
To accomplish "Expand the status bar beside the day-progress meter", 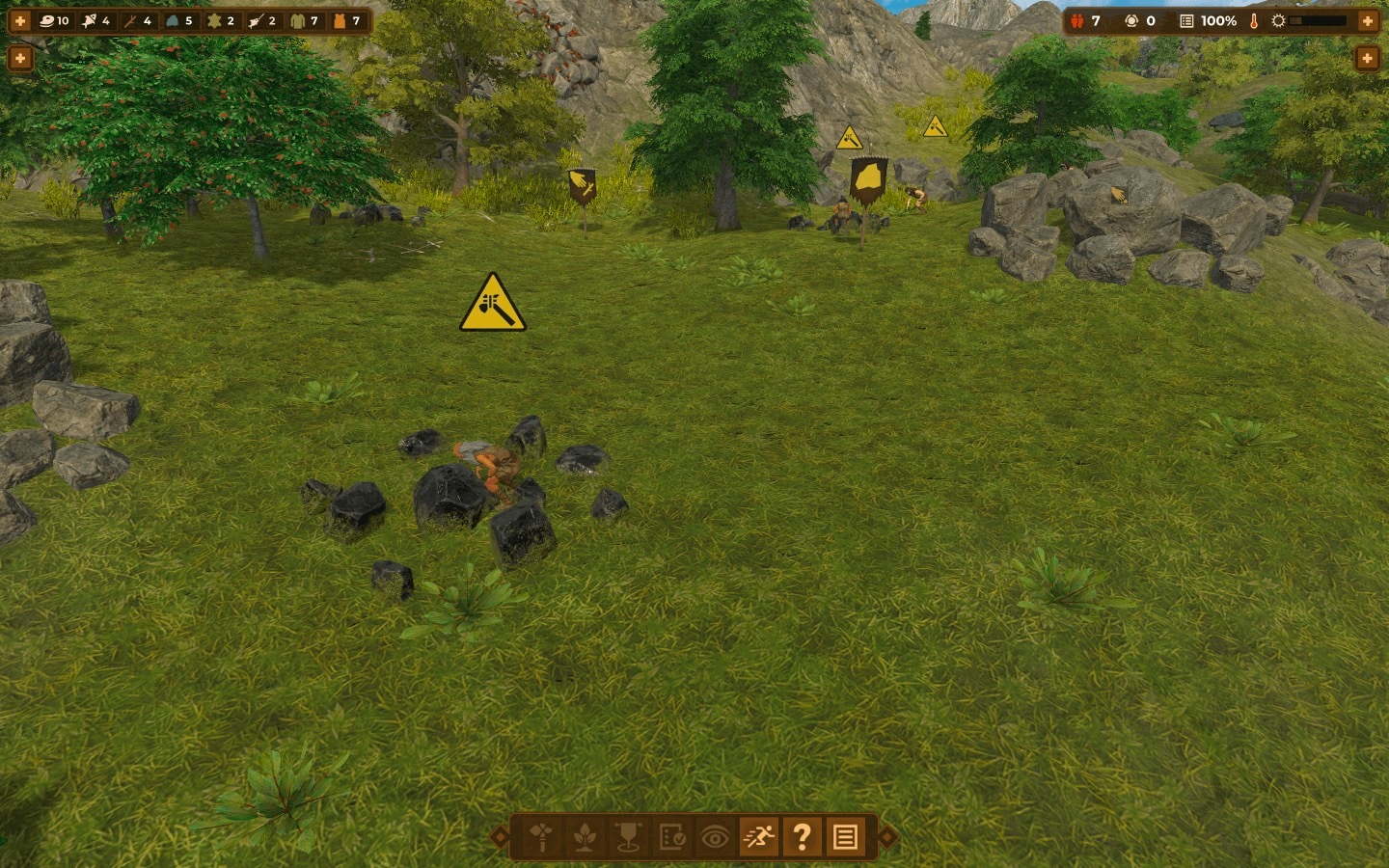I will (1368, 20).
